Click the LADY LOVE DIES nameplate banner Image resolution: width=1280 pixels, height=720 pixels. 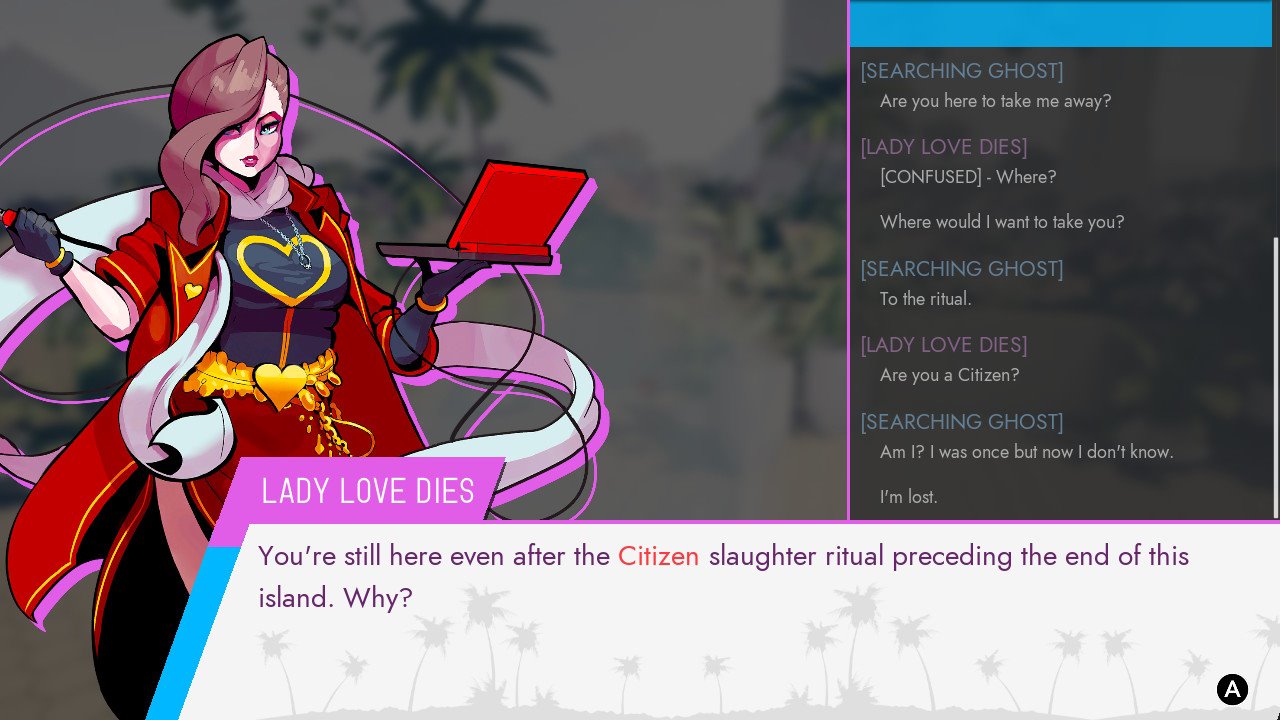coord(367,491)
